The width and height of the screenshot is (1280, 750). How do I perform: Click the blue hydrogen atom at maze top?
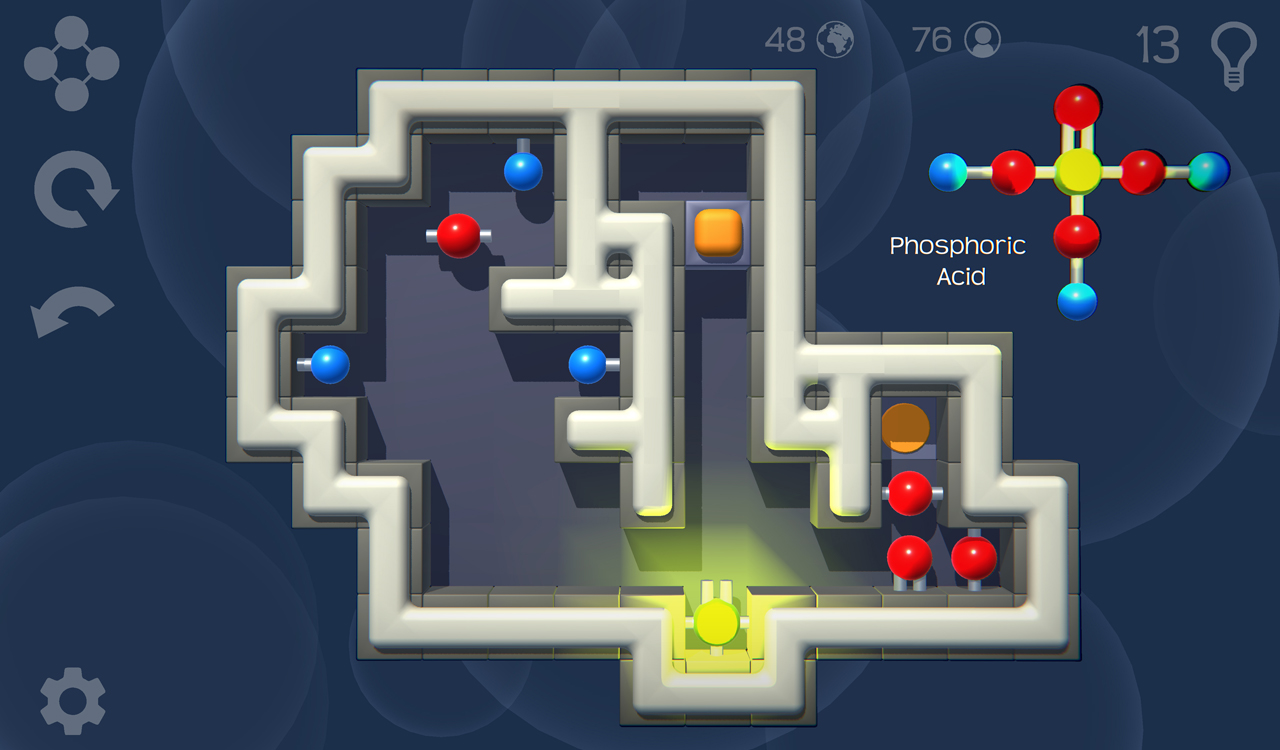522,172
